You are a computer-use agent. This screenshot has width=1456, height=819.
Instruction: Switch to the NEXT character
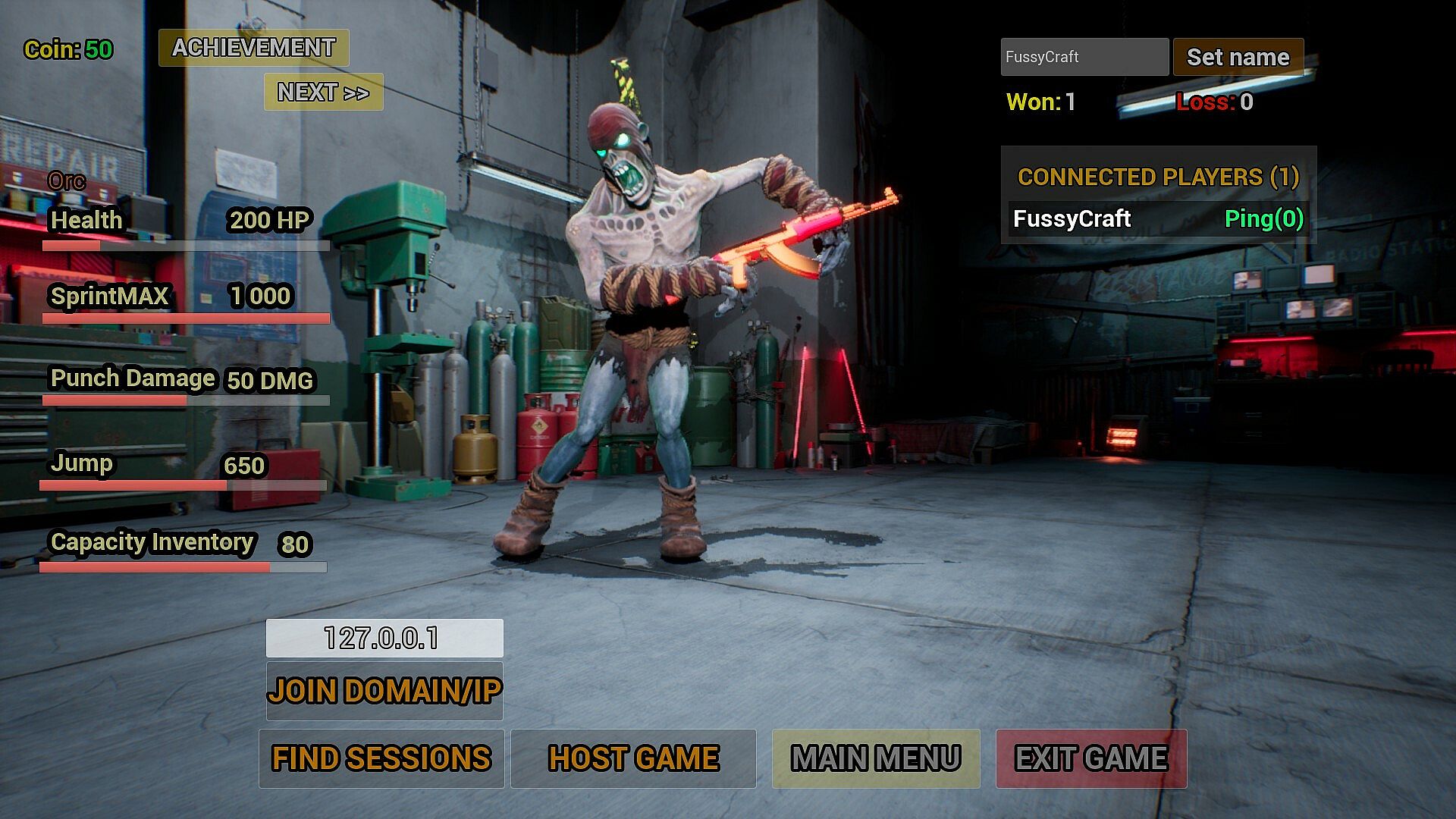click(x=323, y=92)
